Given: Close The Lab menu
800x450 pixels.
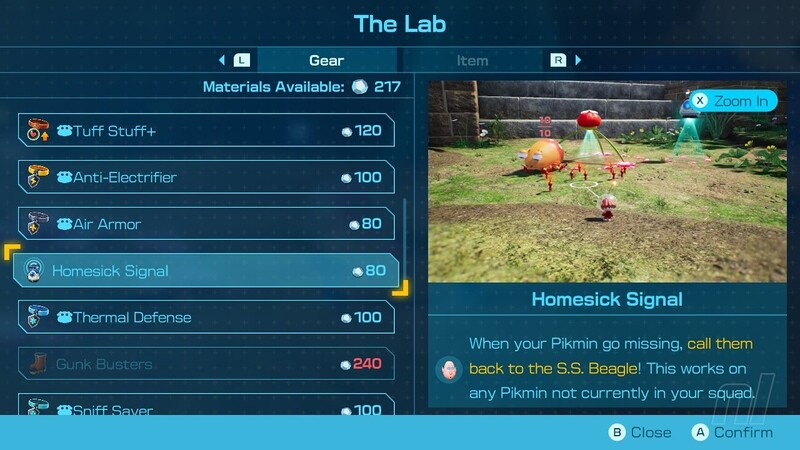Looking at the screenshot, I should (640, 433).
